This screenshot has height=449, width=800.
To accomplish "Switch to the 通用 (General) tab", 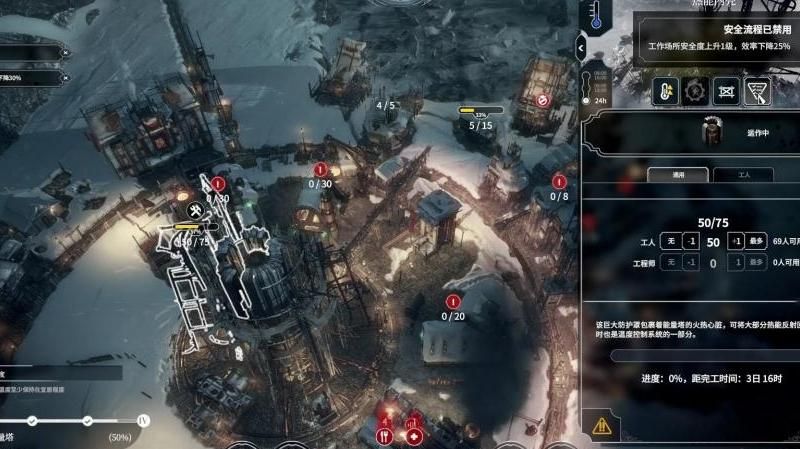I will (x=679, y=174).
